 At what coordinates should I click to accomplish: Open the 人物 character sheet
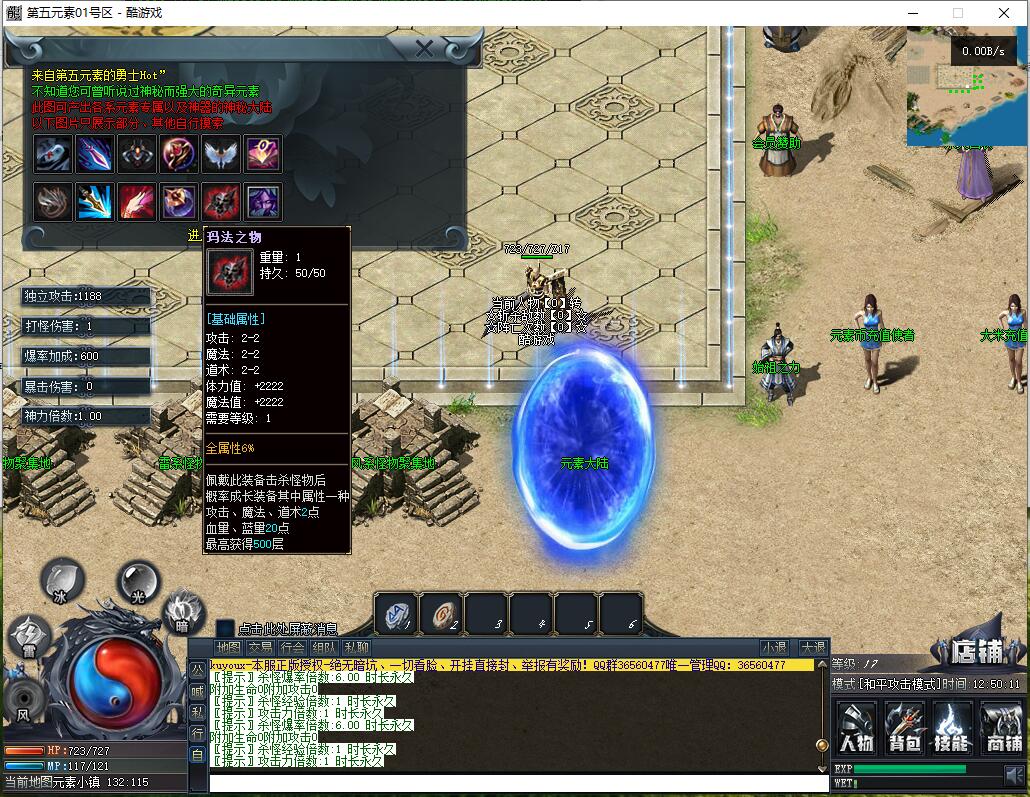(x=856, y=727)
